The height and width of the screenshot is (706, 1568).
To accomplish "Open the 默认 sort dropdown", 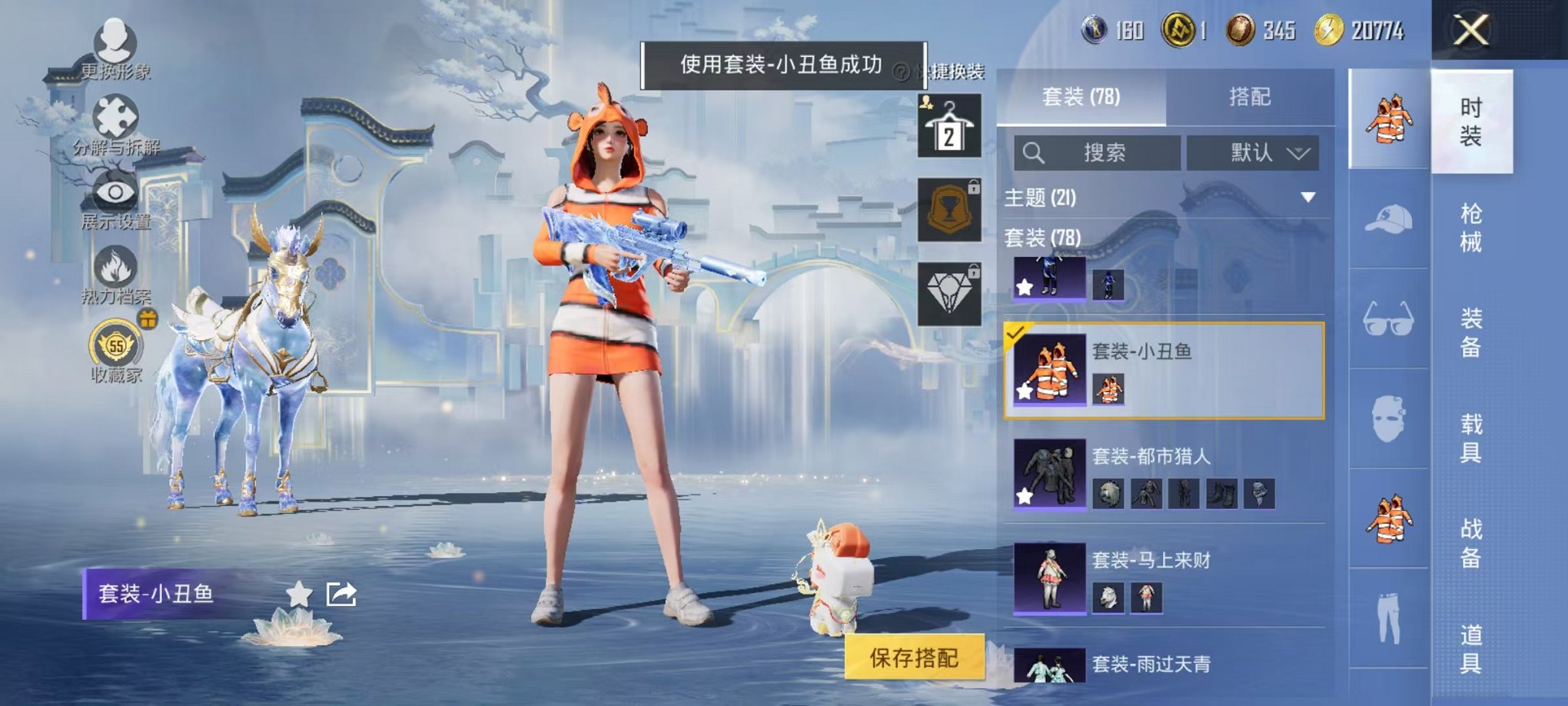I will (x=1251, y=151).
